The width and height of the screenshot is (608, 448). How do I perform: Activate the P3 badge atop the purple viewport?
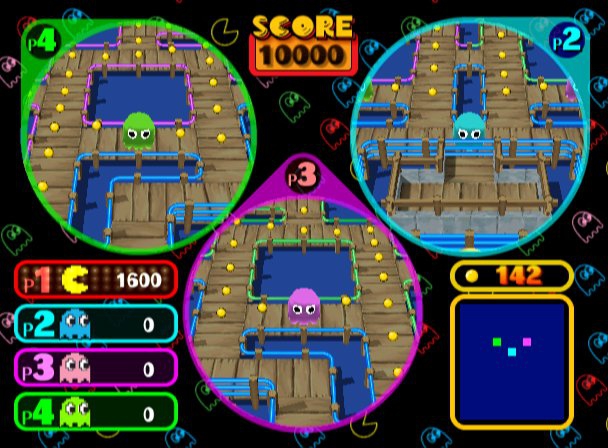tap(302, 175)
